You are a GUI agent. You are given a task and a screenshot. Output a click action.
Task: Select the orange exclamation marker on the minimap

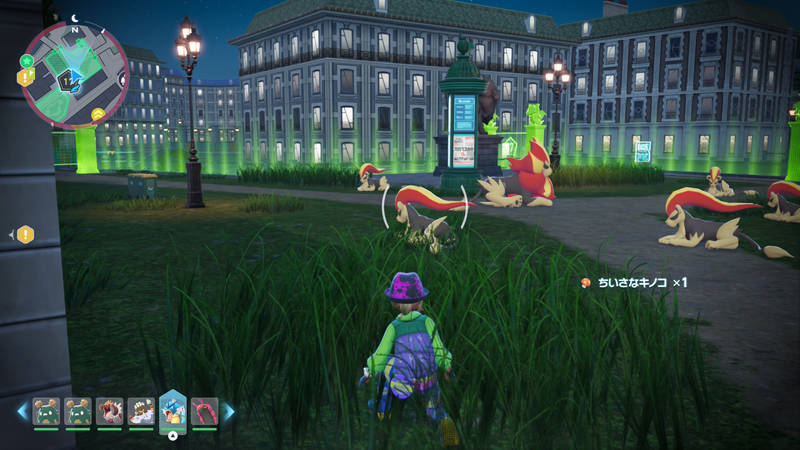tap(23, 77)
